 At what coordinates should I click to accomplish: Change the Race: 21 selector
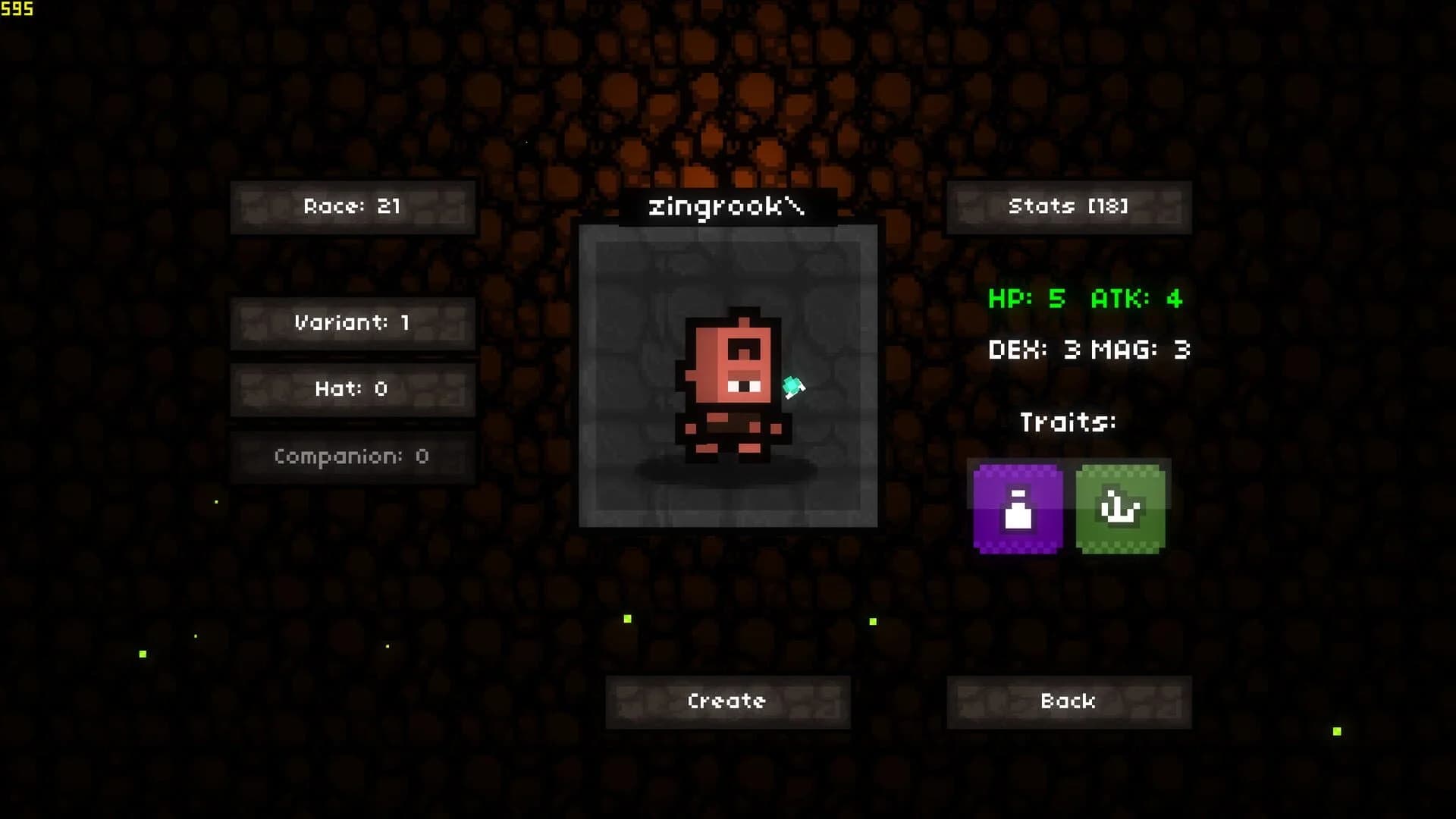(353, 207)
